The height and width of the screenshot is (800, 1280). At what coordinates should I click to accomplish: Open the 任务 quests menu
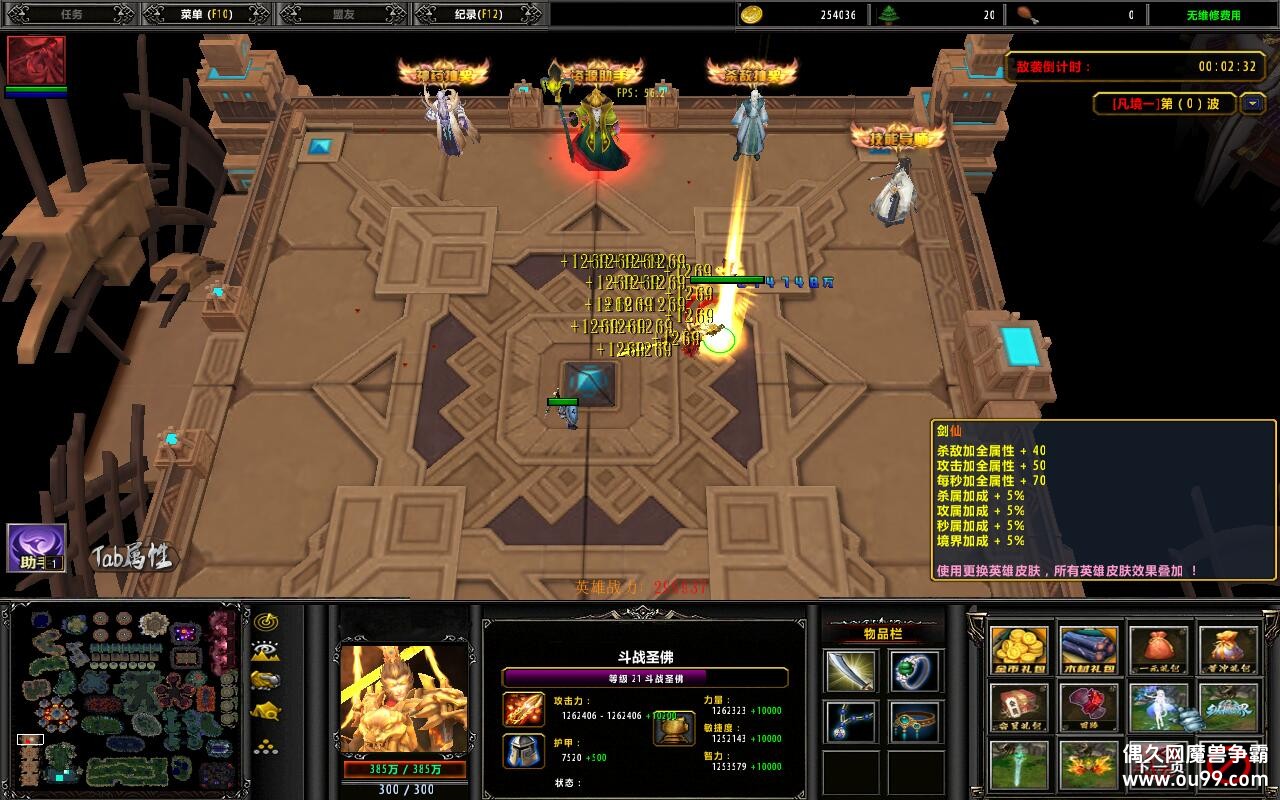click(72, 14)
